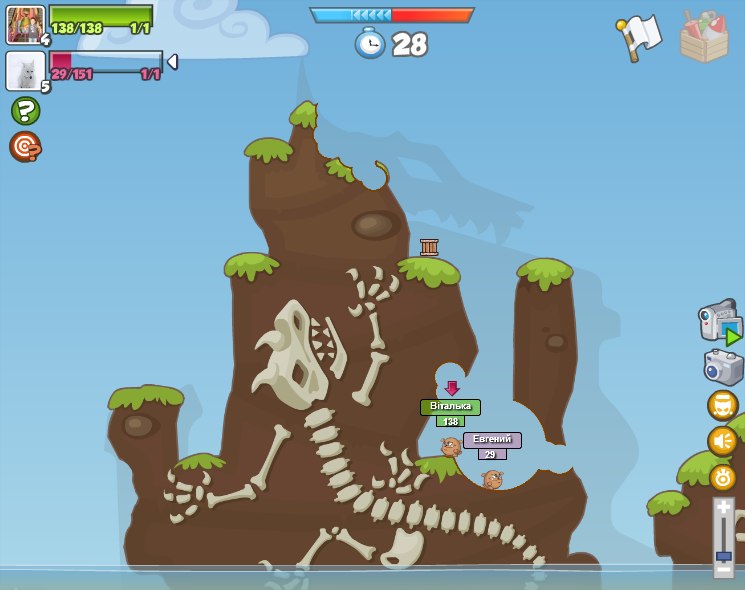Click the white arrow beside the pink health bar
This screenshot has width=745, height=590.
pyautogui.click(x=172, y=62)
